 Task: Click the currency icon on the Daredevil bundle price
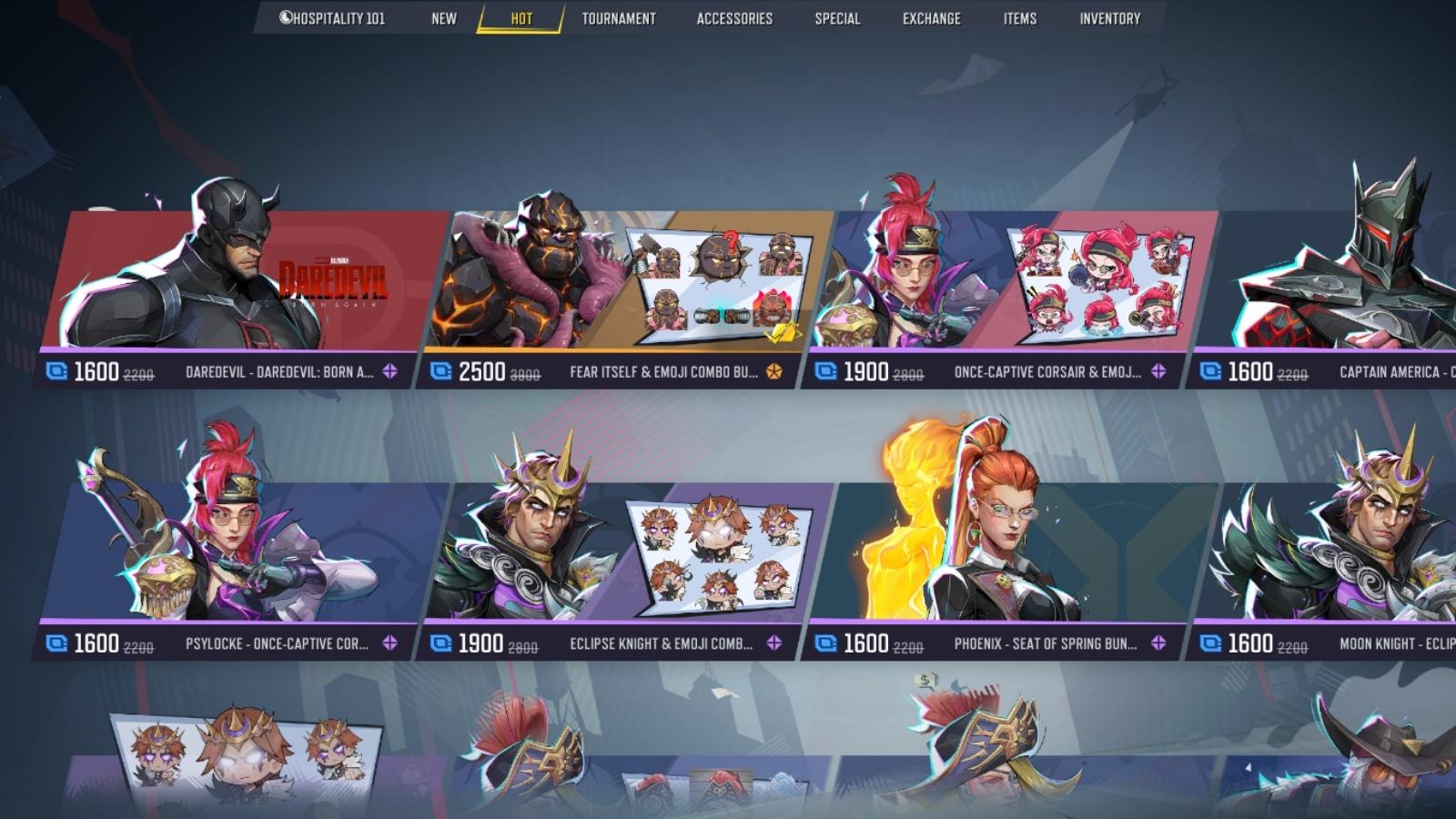(x=57, y=371)
